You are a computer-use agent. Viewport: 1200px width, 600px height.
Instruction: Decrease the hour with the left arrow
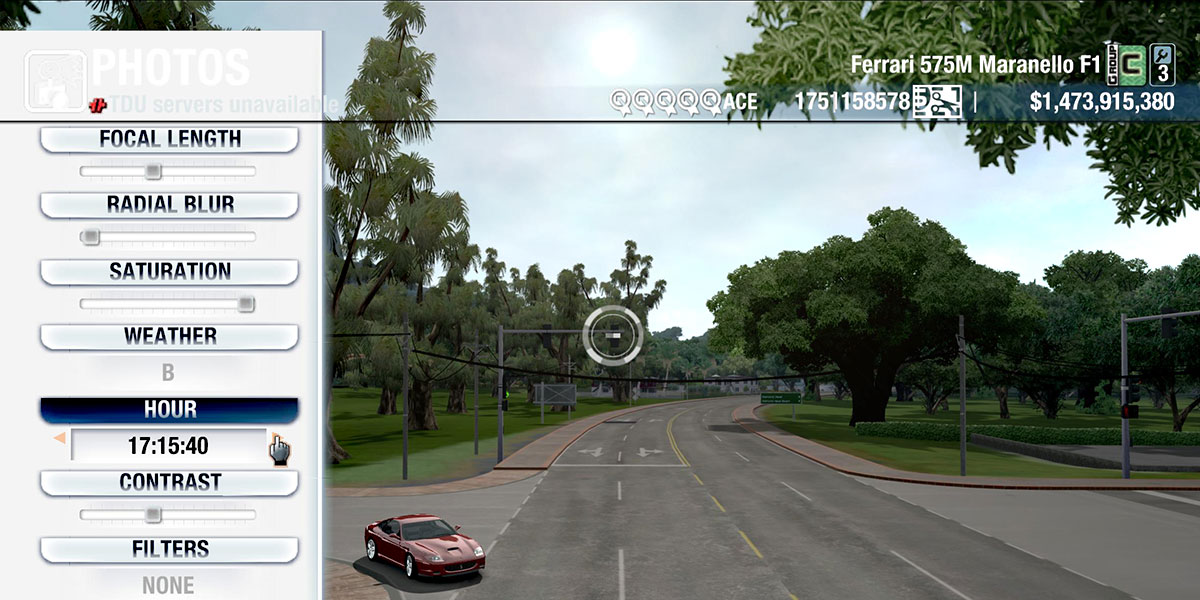[x=60, y=438]
